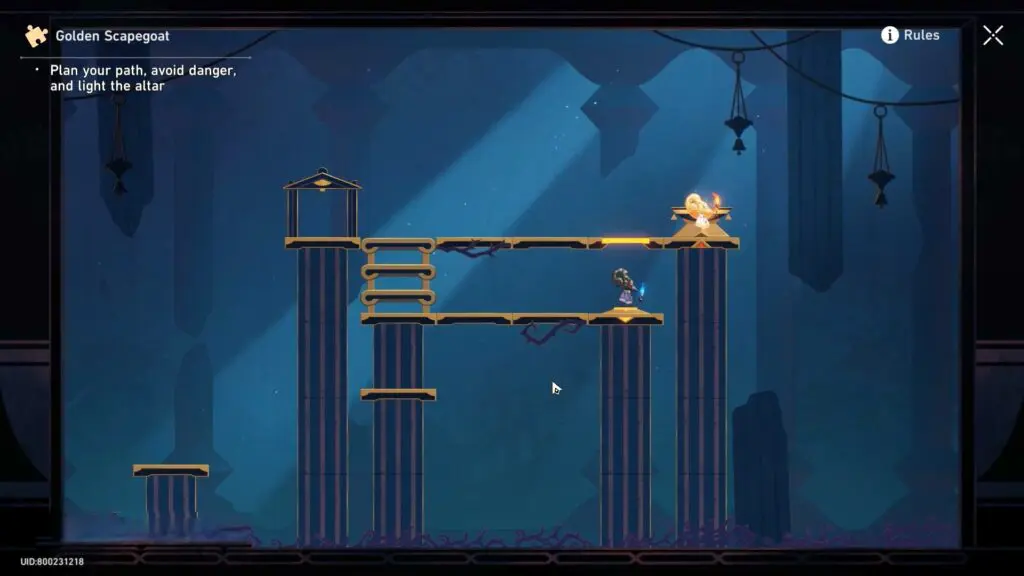Open the Rules info panel
This screenshot has width=1024, height=576.
click(909, 35)
